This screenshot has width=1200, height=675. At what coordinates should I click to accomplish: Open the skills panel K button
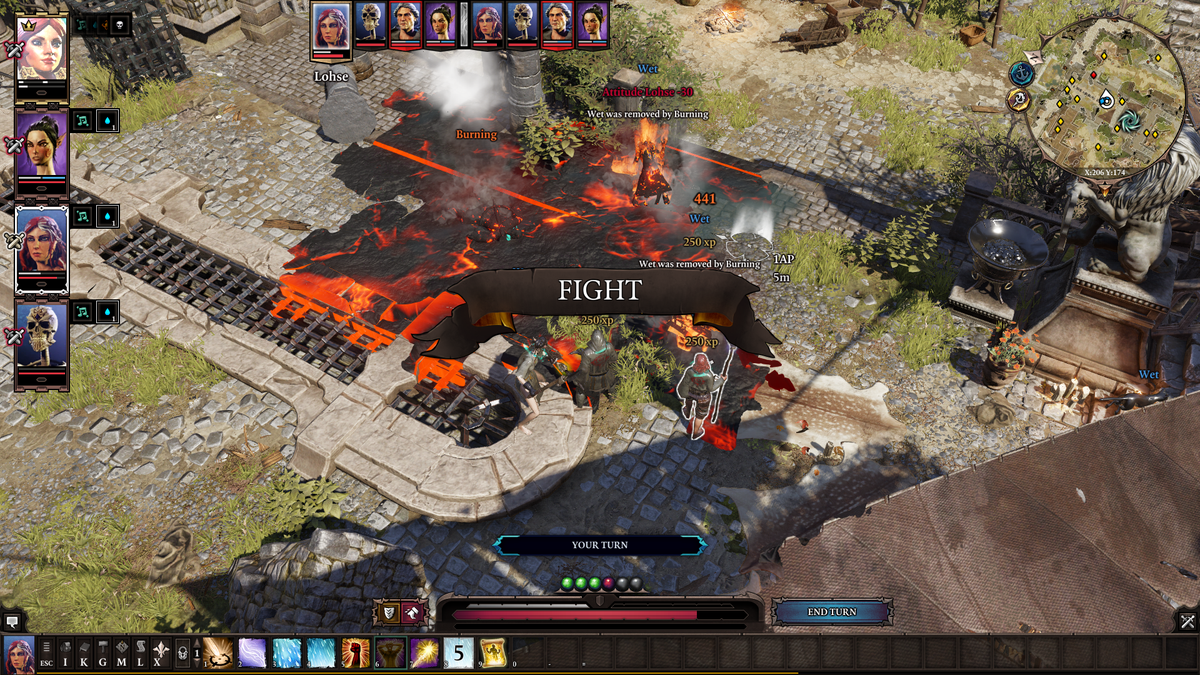(x=84, y=654)
